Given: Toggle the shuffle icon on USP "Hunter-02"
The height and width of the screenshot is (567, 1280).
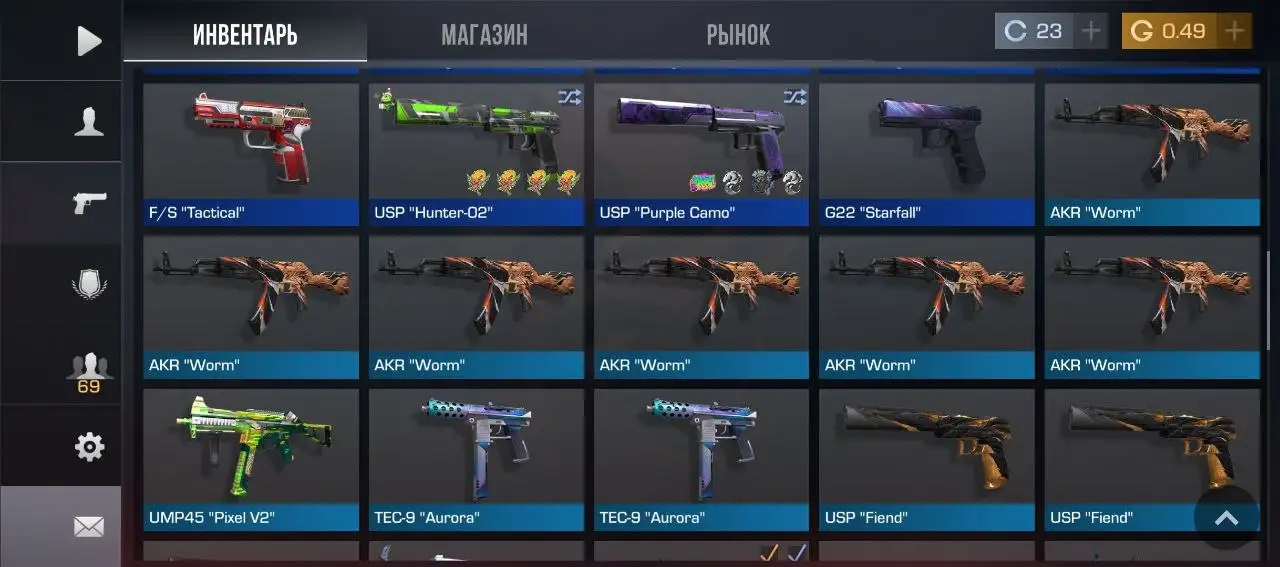Looking at the screenshot, I should [569, 97].
